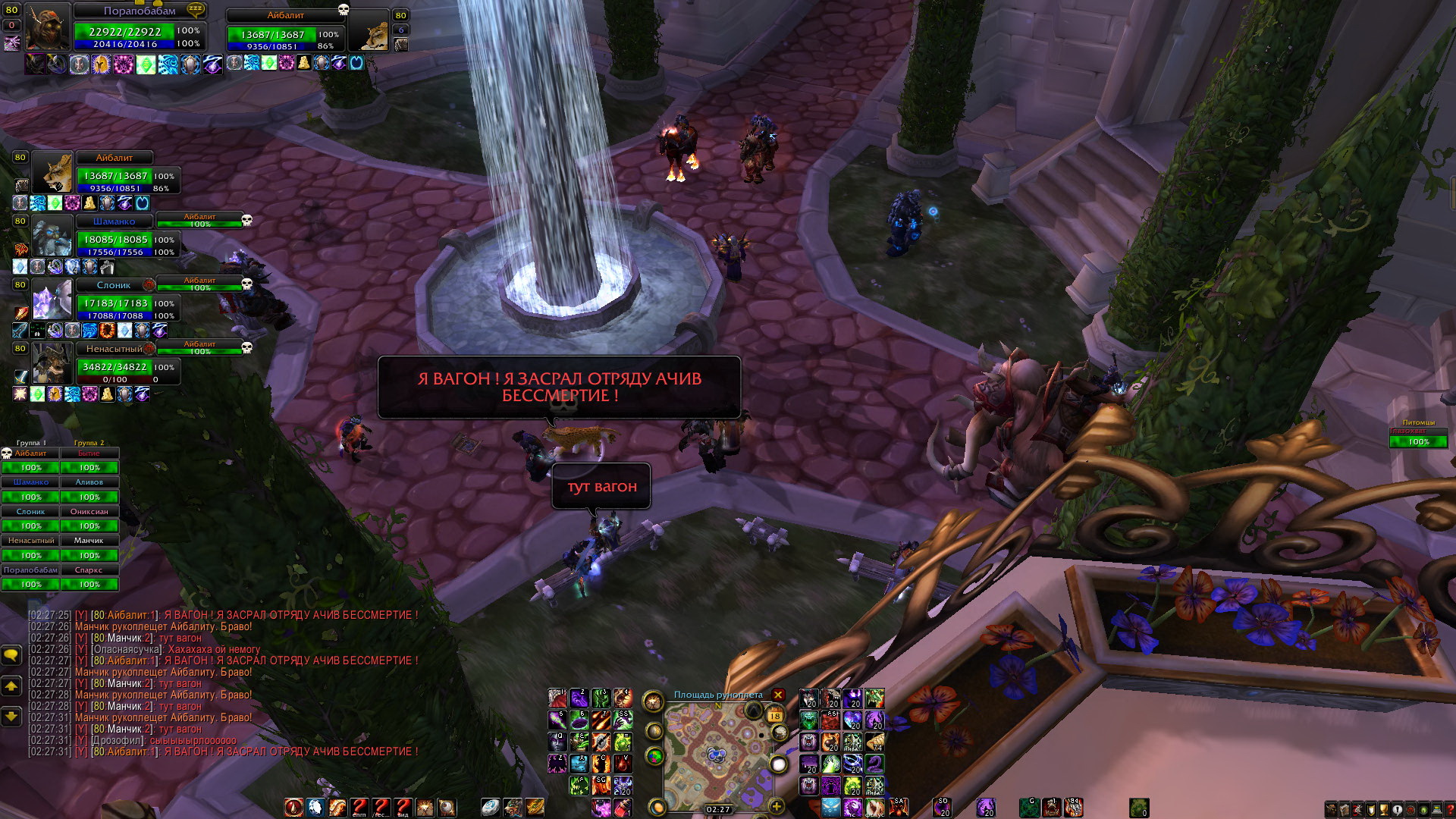The image size is (1456, 819).
Task: Toggle the tracking button left of the minimap title
Action: point(653,701)
